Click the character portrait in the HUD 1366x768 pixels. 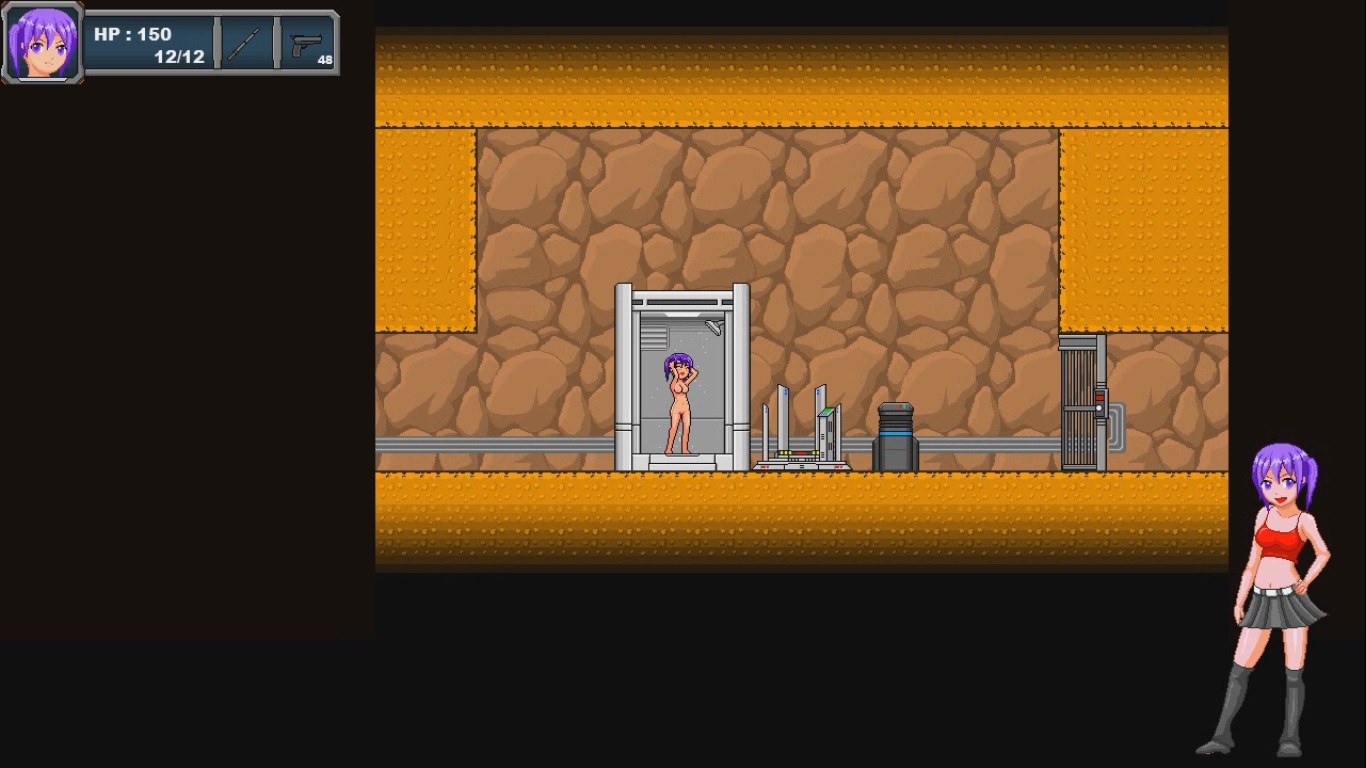[x=43, y=42]
